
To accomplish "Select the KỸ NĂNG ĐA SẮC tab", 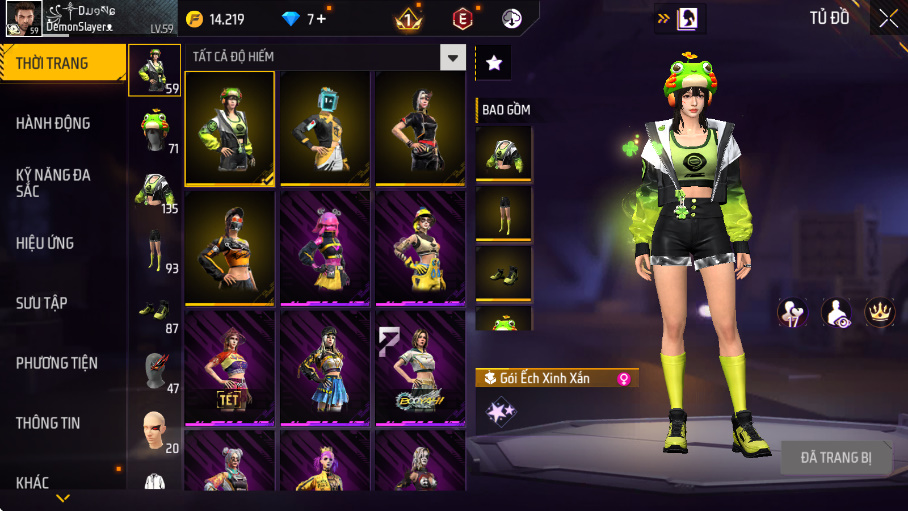I will coord(62,183).
